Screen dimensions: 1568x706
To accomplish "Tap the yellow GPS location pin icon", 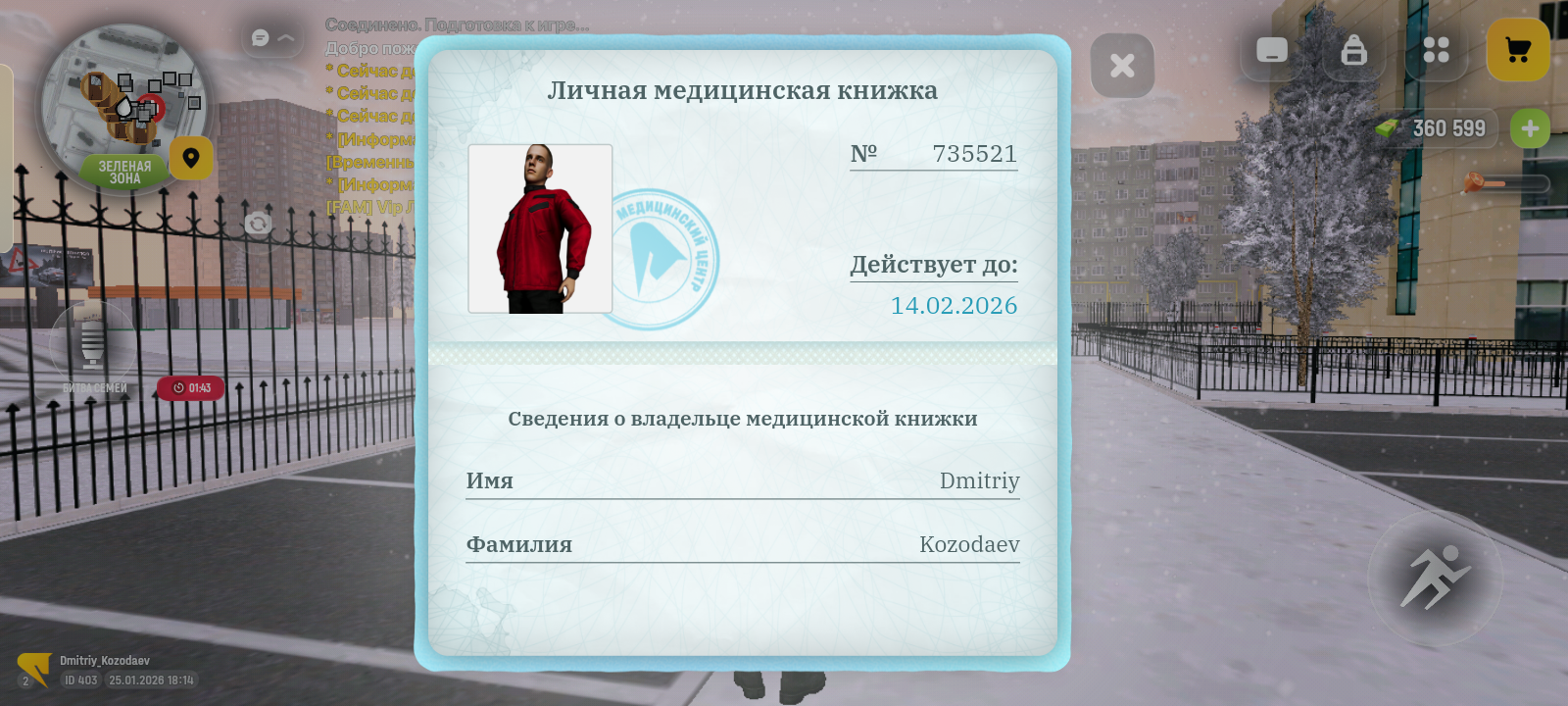I will 191,159.
